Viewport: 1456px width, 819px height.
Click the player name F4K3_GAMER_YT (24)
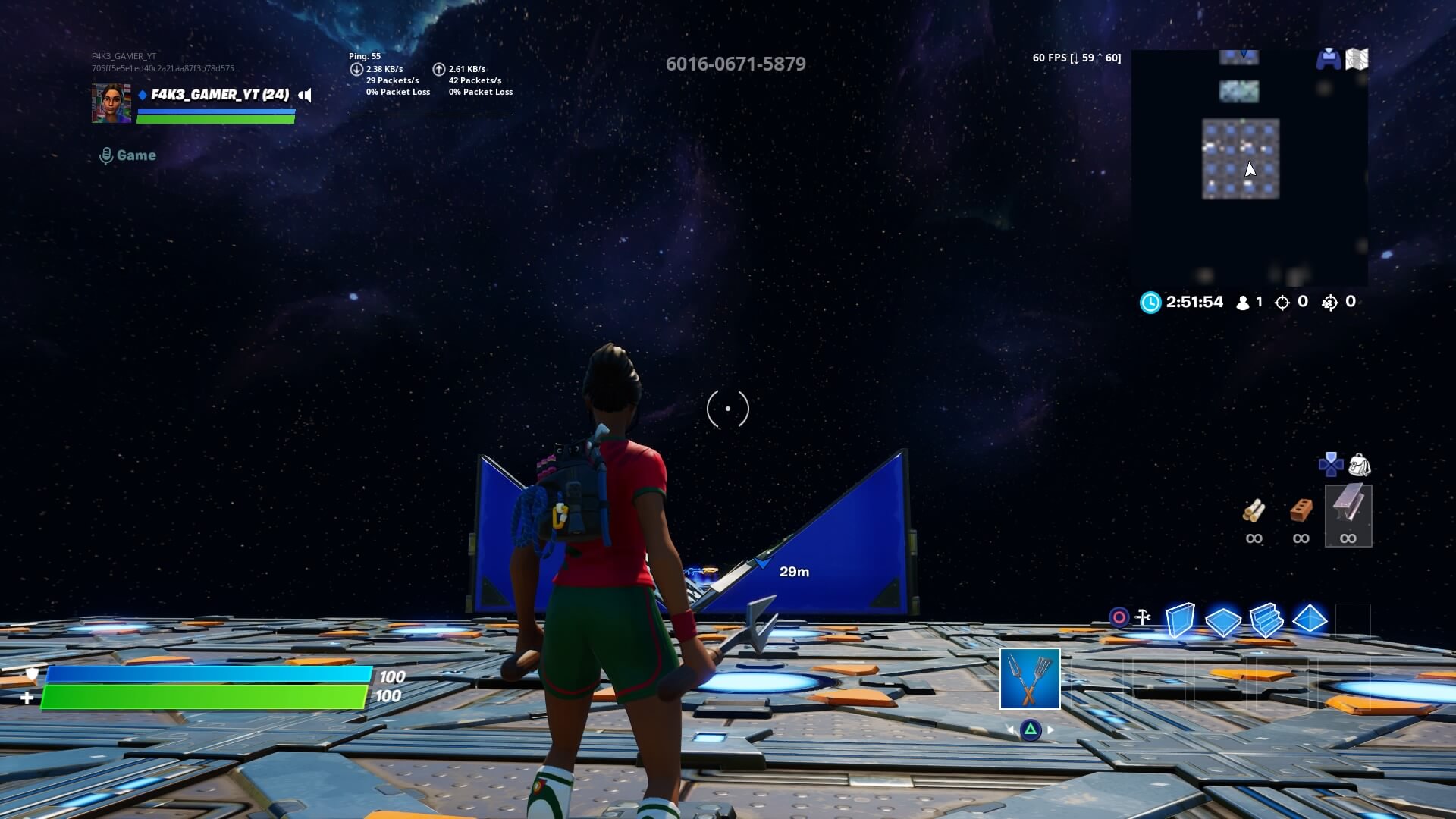(x=218, y=95)
